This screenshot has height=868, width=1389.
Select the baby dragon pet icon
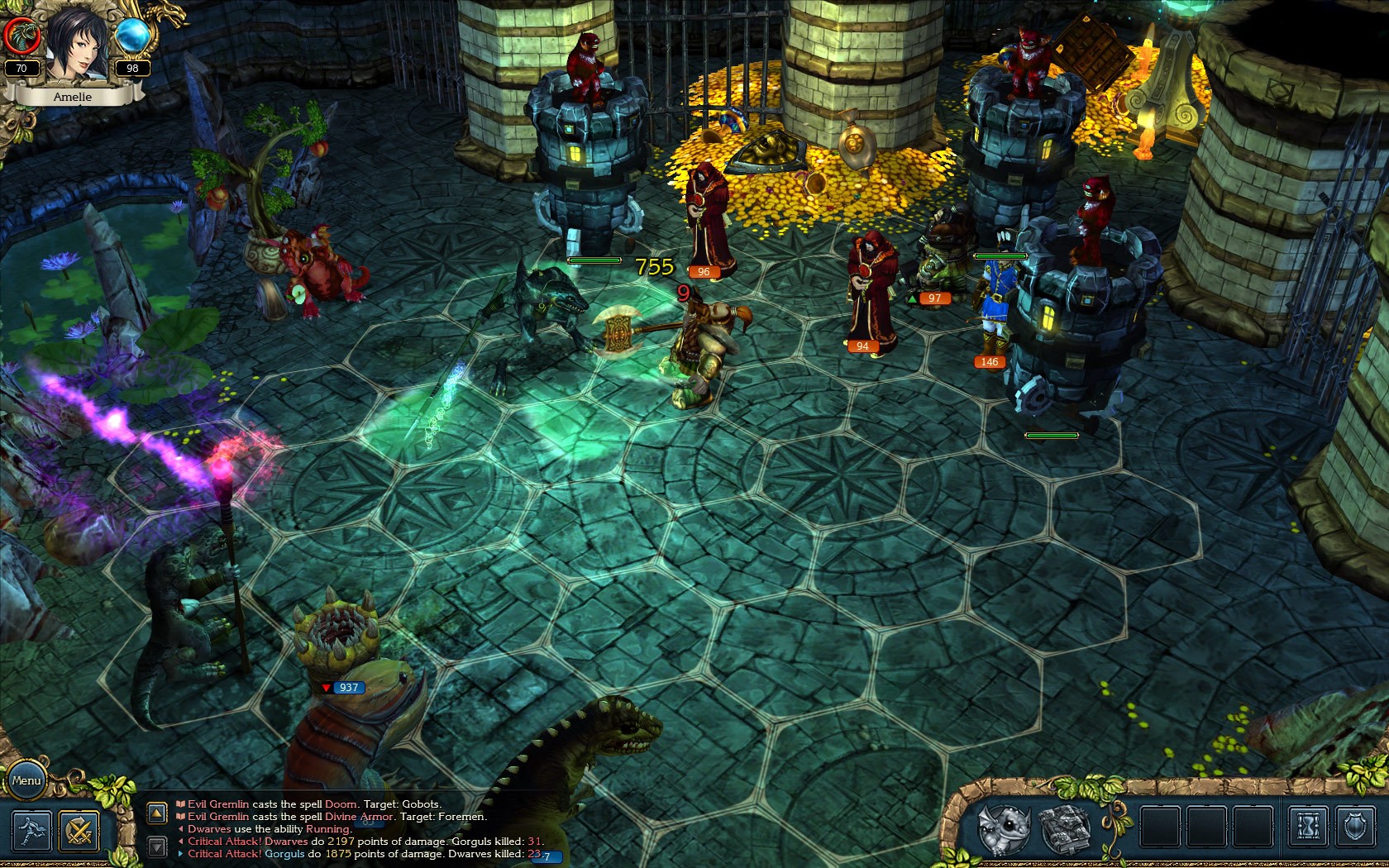click(x=1003, y=827)
